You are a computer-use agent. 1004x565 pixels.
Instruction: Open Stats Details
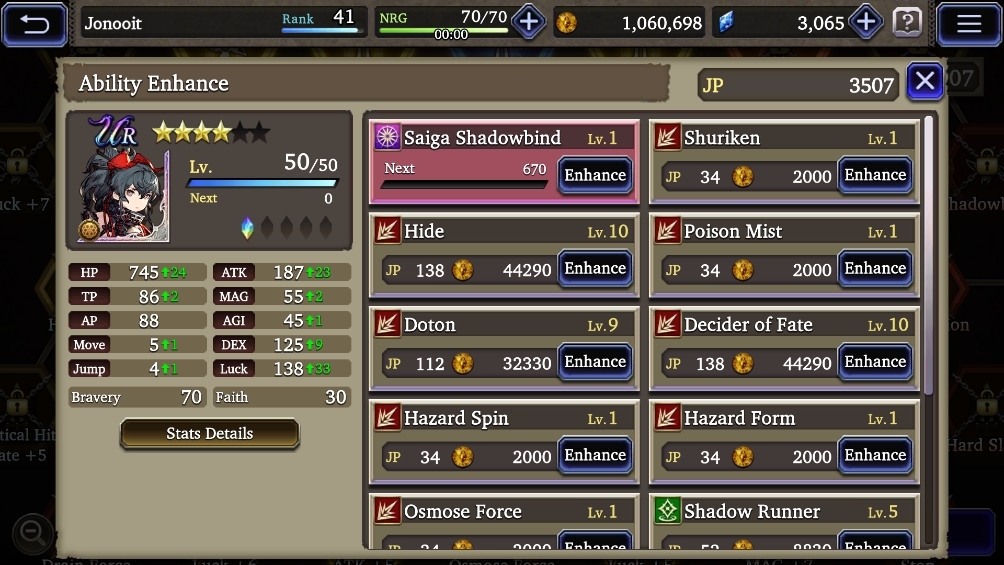click(x=209, y=433)
